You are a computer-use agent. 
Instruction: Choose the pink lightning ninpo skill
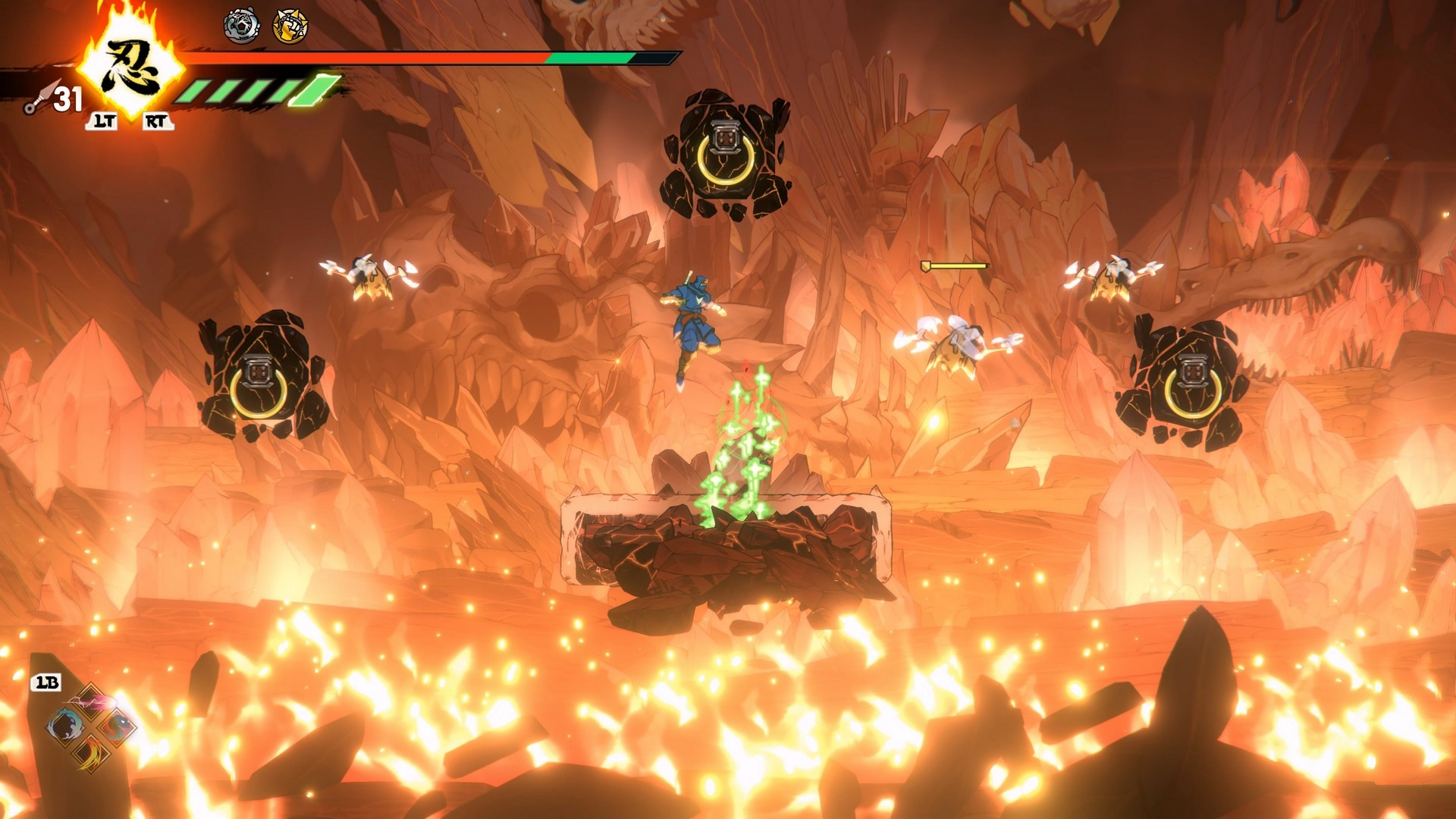[x=91, y=700]
